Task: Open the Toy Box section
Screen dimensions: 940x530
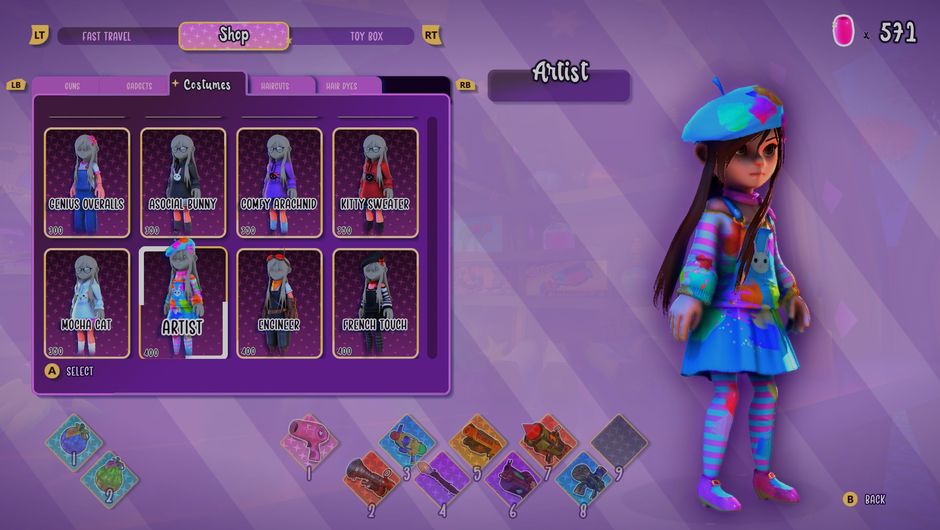Action: (x=366, y=36)
